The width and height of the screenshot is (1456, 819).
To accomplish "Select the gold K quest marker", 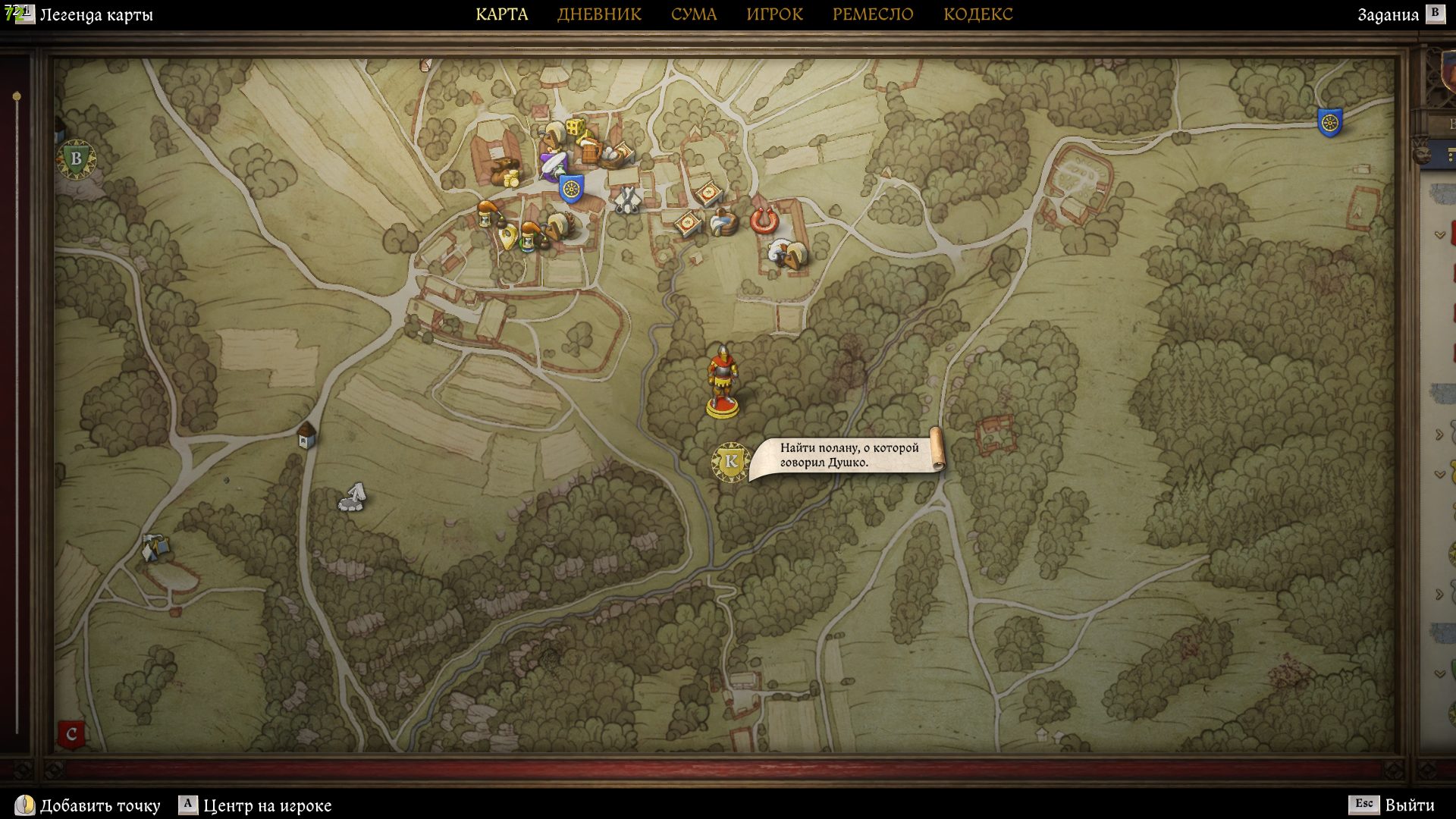I will coord(730,461).
